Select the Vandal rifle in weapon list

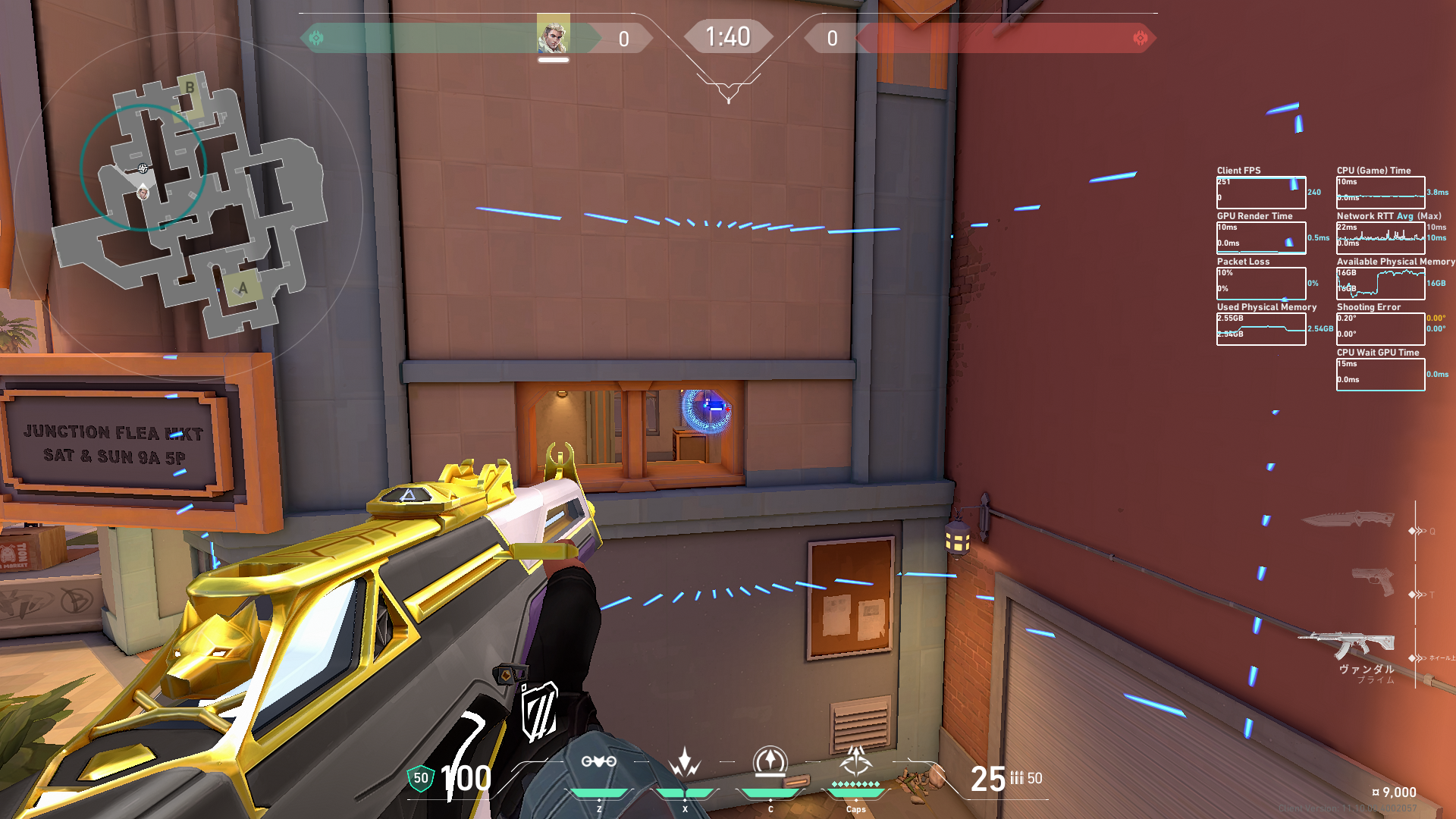1348,645
